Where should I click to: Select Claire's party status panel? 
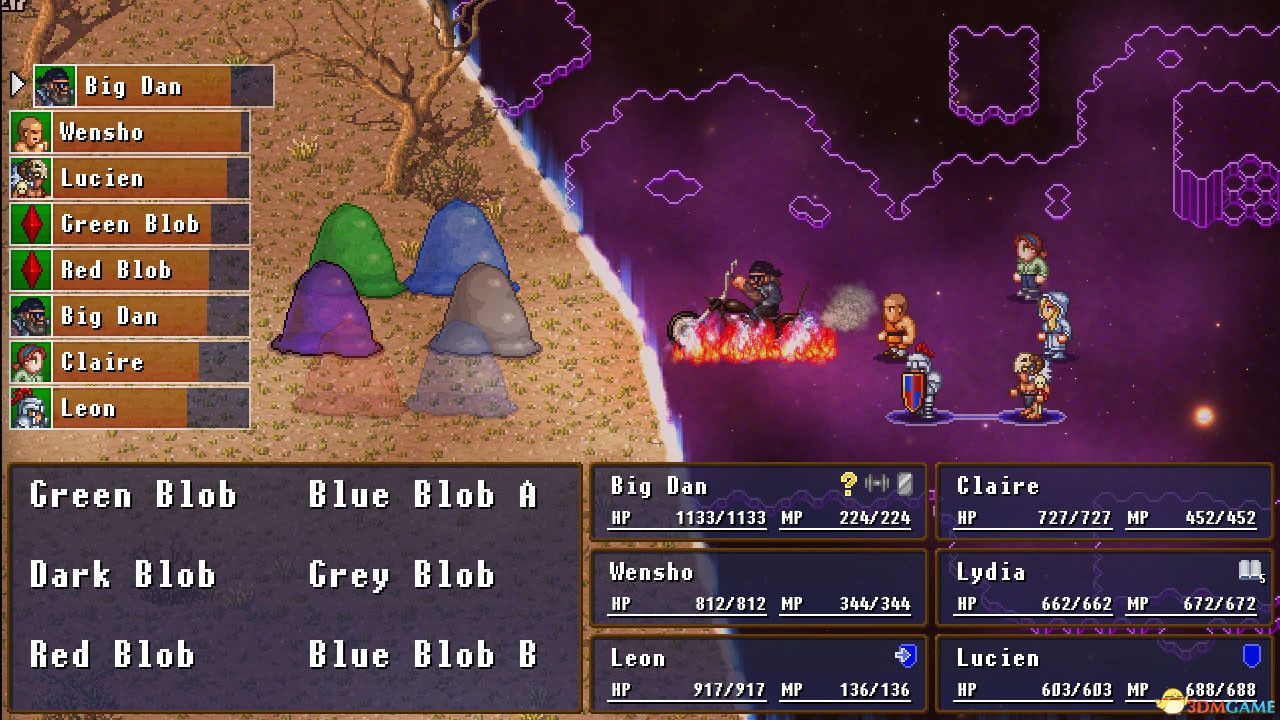click(x=1105, y=501)
